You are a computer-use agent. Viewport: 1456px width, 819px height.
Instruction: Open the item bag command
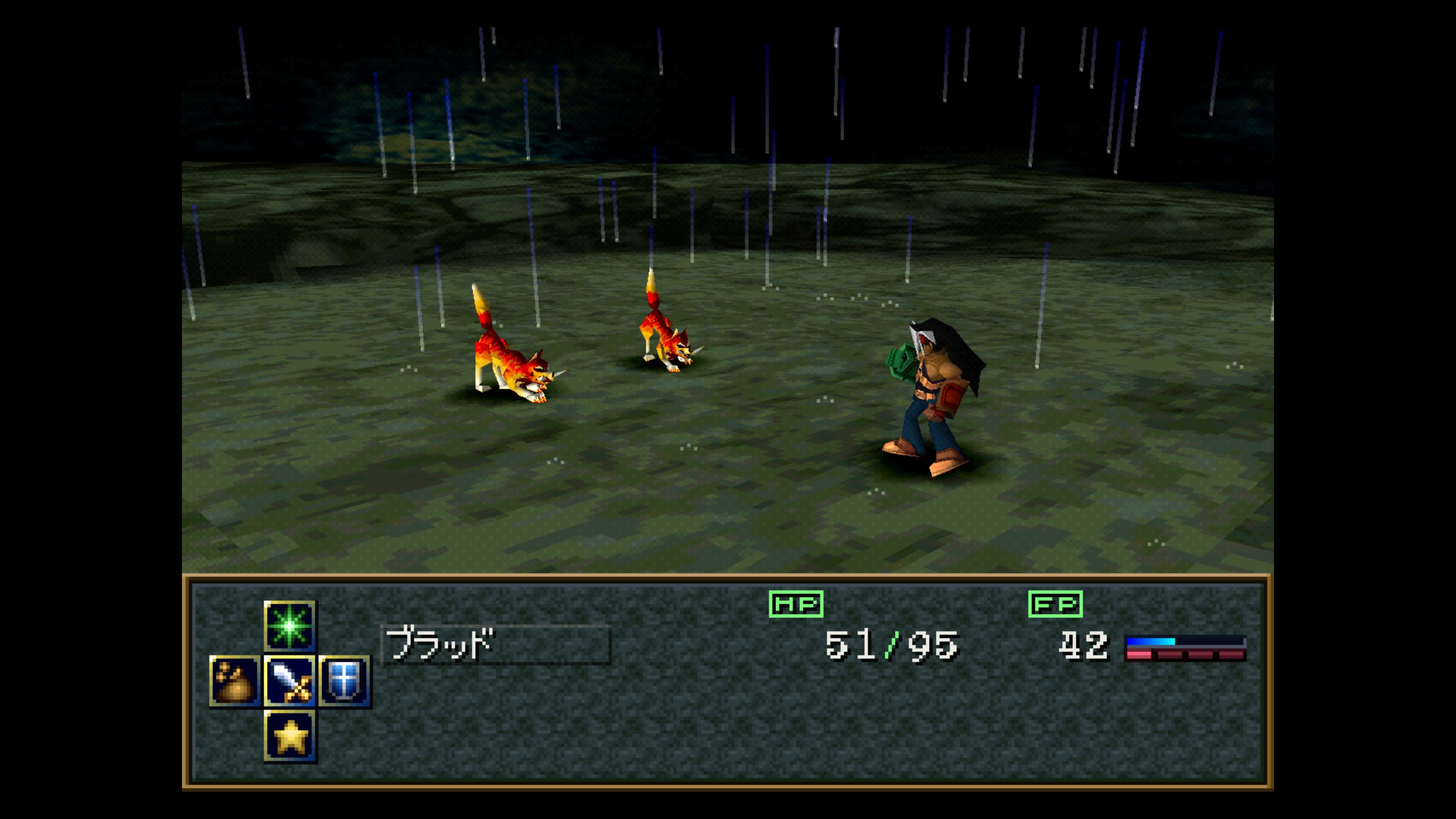click(x=235, y=681)
